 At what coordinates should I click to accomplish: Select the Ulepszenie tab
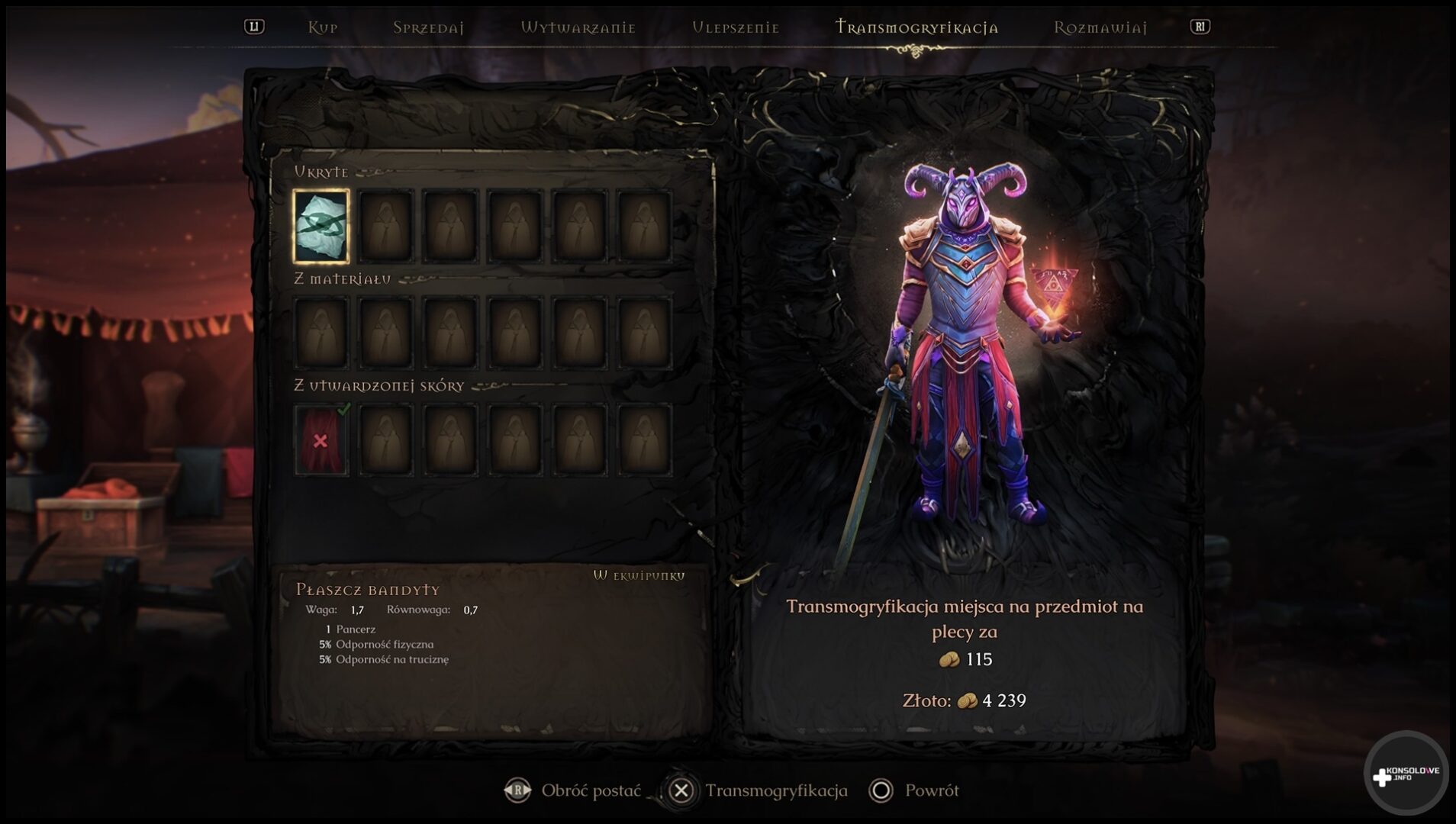[735, 28]
